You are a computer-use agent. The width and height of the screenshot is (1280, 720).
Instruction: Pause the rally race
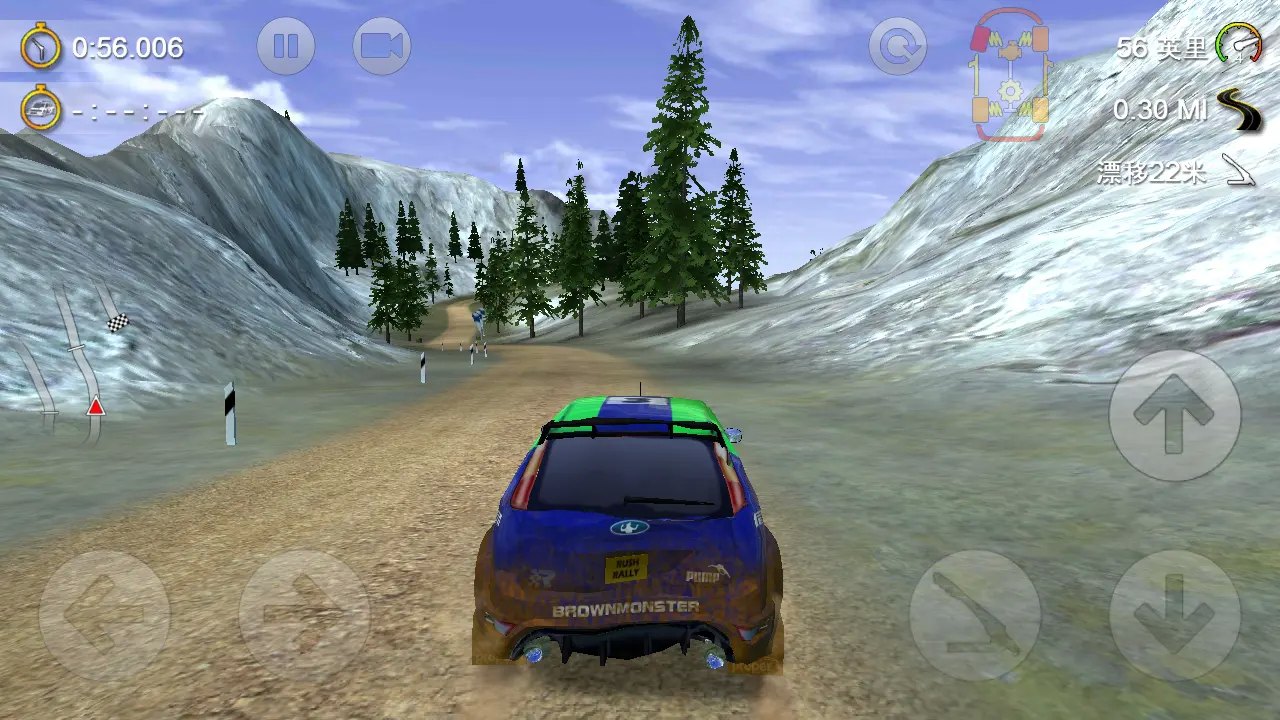286,46
